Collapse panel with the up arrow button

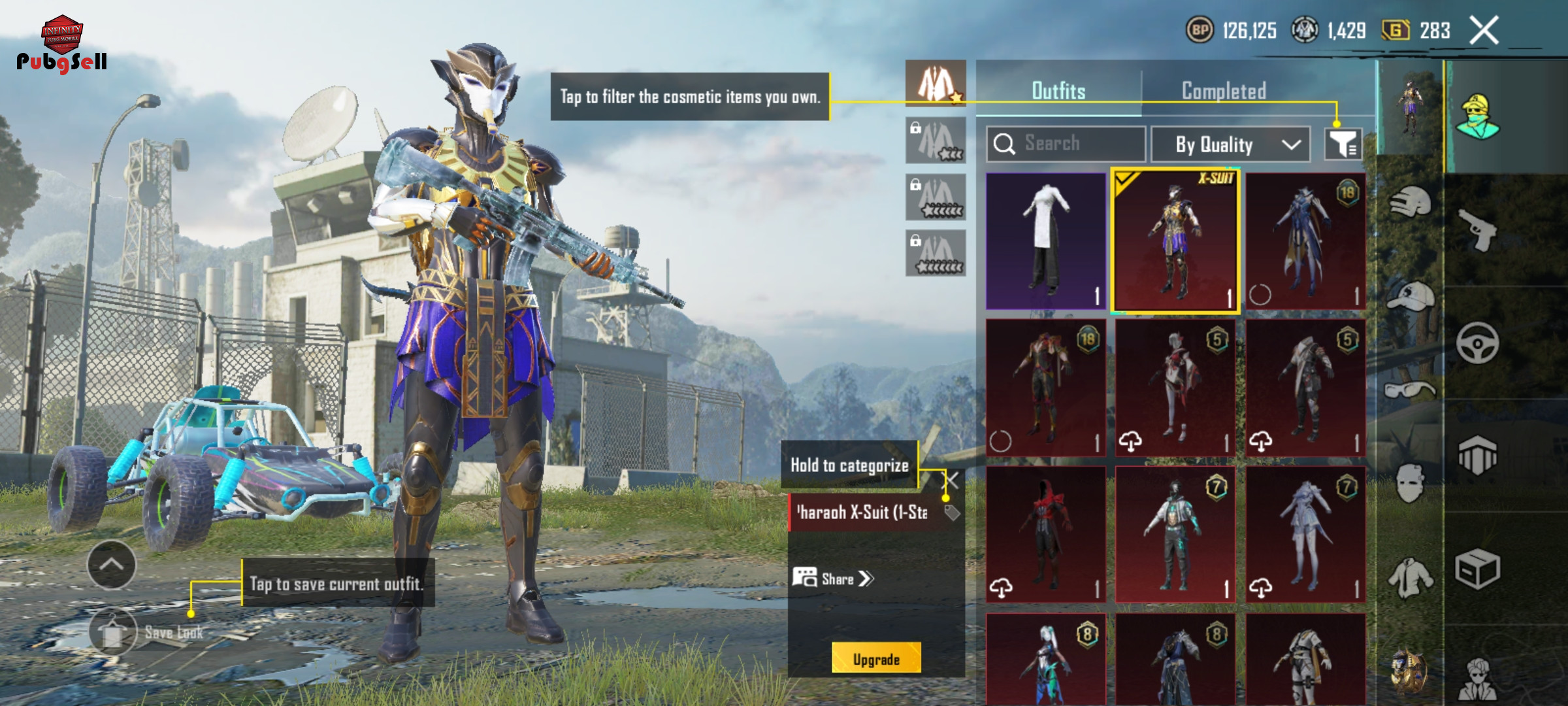pos(112,565)
